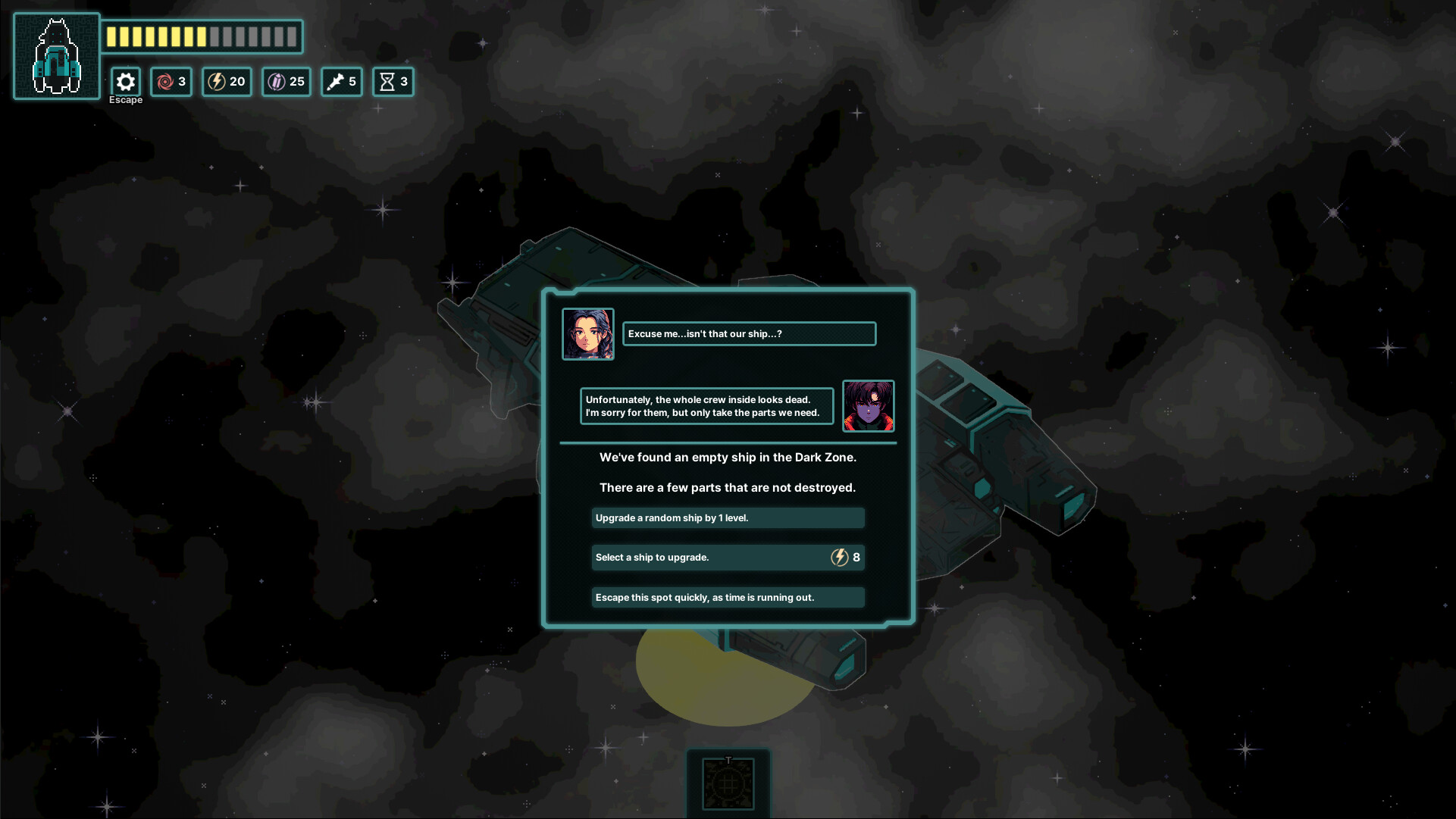
Task: Click the energy cost icon on upgrade option
Action: coord(838,557)
